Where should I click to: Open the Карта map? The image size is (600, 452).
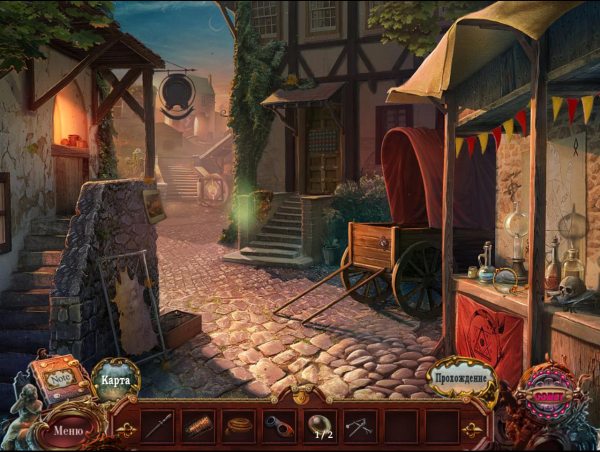coord(116,380)
